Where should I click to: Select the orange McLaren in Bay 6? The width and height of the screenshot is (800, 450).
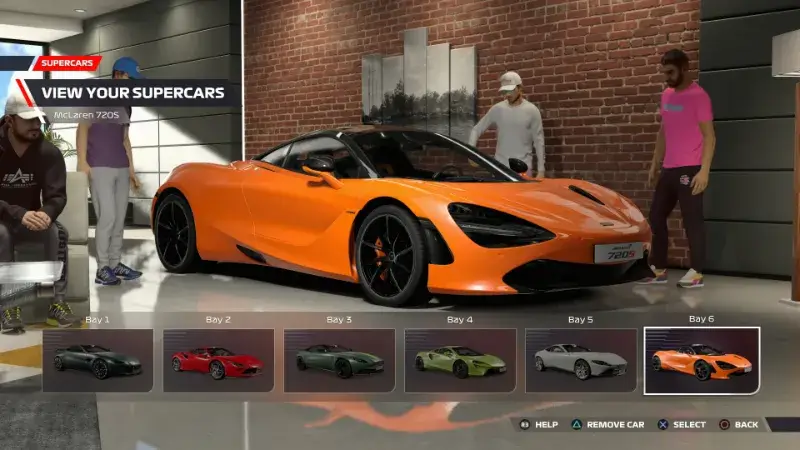[701, 360]
